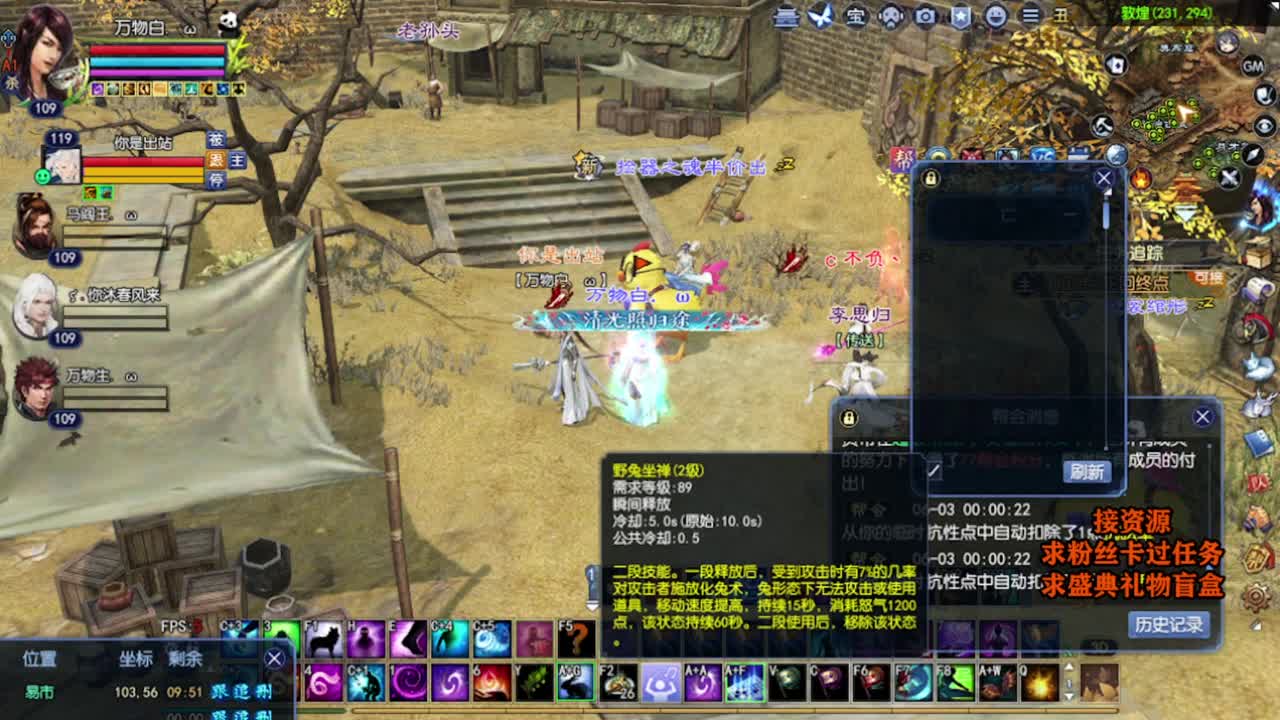Viewport: 1280px width, 720px height.
Task: Activate the wolf pet skill on F1 slot
Action: click(x=323, y=637)
